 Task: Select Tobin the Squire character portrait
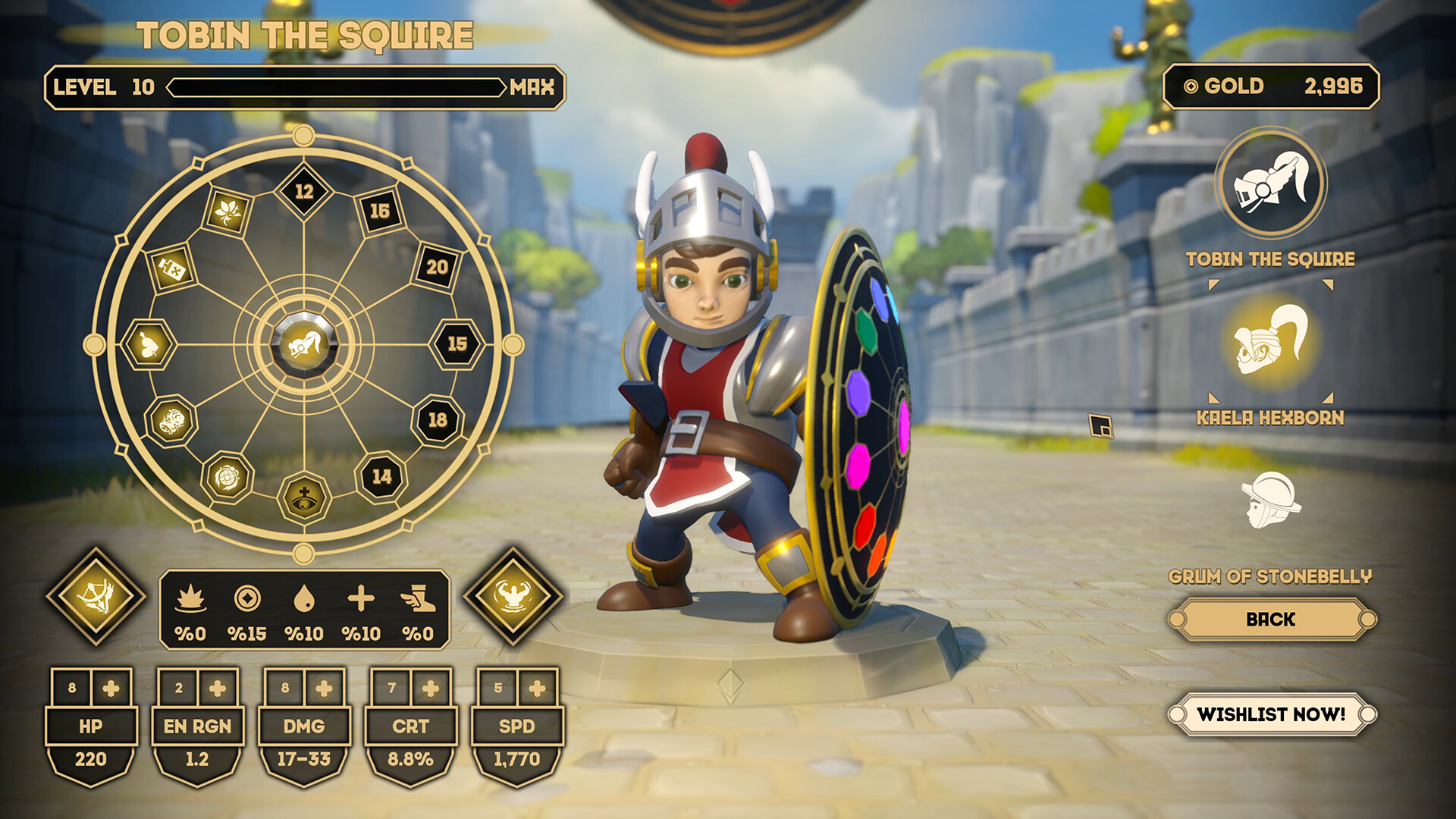point(1271,184)
